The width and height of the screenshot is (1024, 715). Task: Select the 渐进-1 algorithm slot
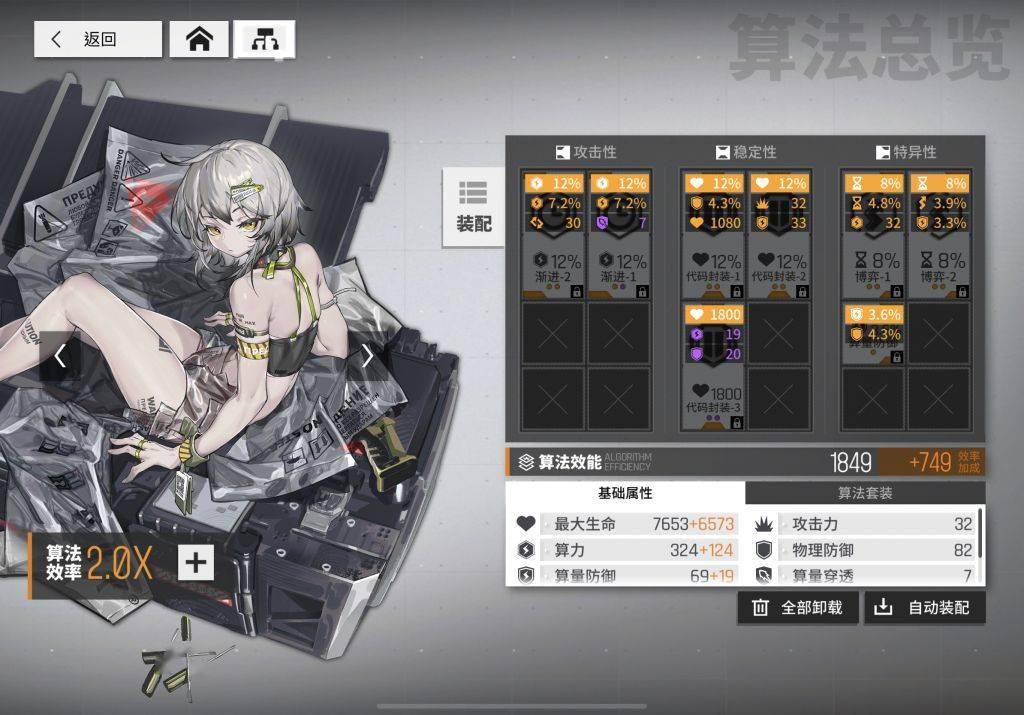619,236
